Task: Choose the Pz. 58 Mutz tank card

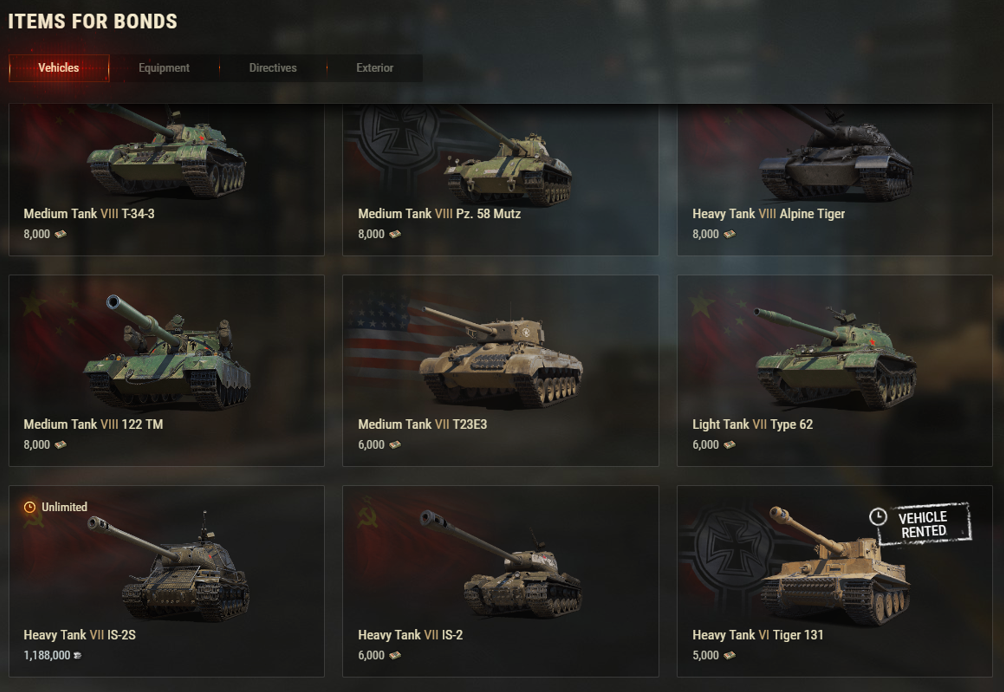Action: pyautogui.click(x=500, y=180)
